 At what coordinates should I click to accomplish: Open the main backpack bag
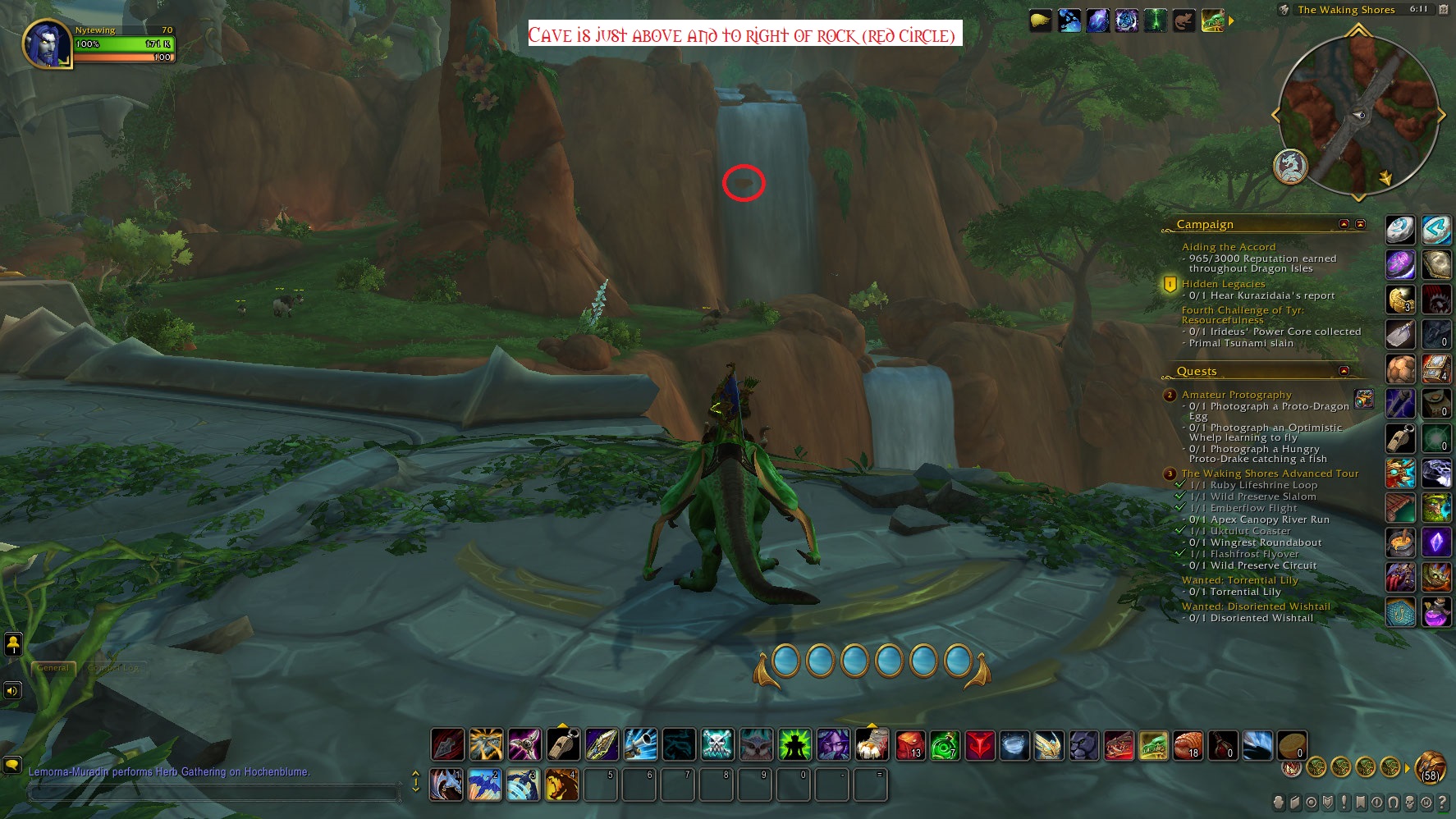coord(1431,767)
